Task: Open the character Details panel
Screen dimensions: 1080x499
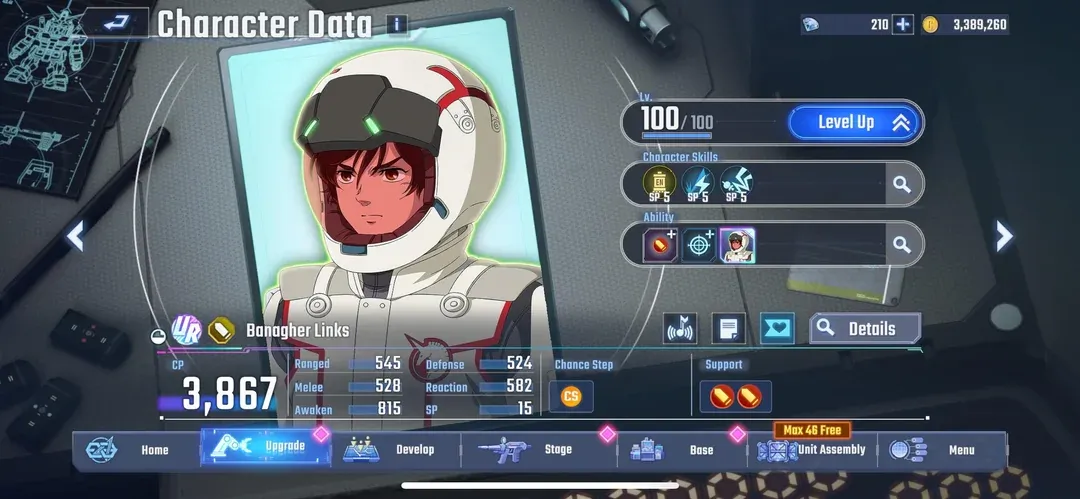Action: click(866, 328)
